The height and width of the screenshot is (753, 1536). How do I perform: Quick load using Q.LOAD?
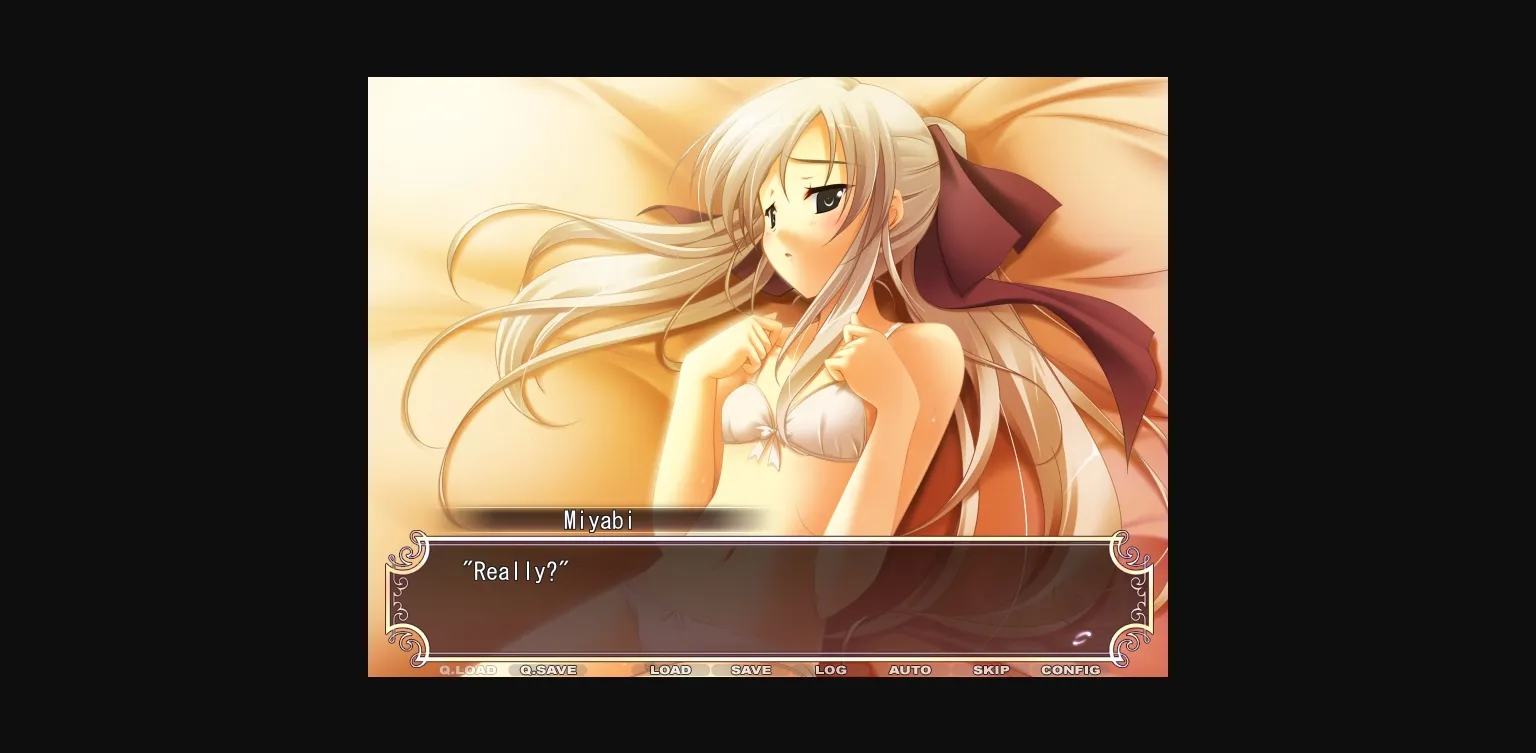click(x=466, y=670)
